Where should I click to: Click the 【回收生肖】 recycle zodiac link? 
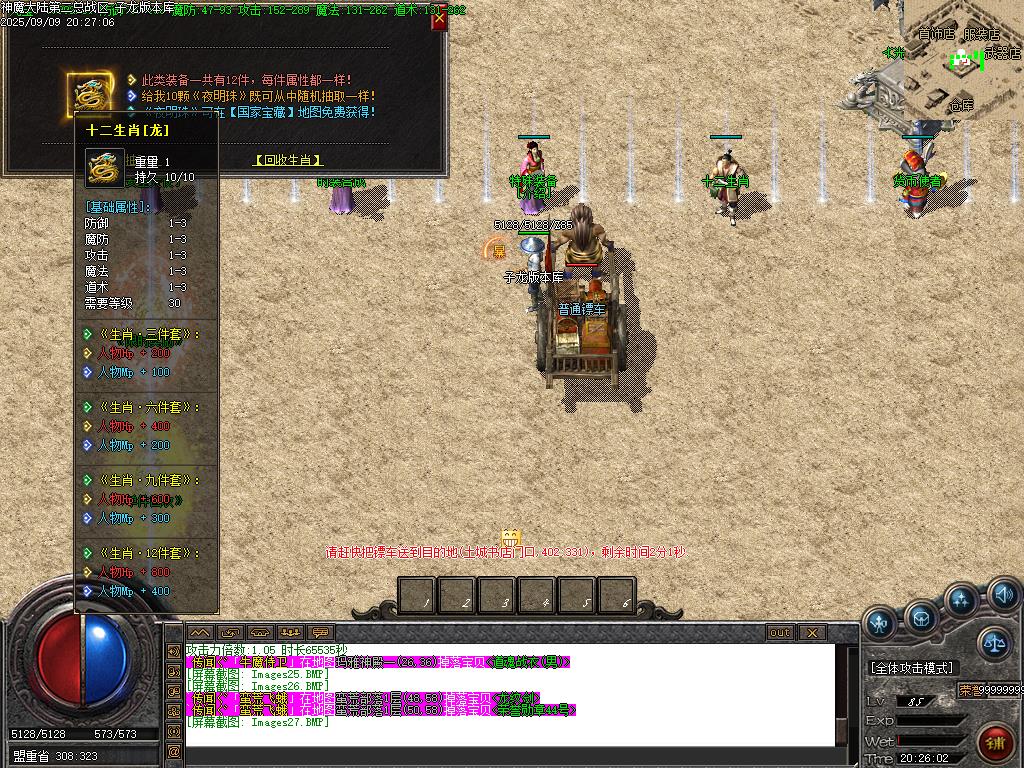click(288, 160)
